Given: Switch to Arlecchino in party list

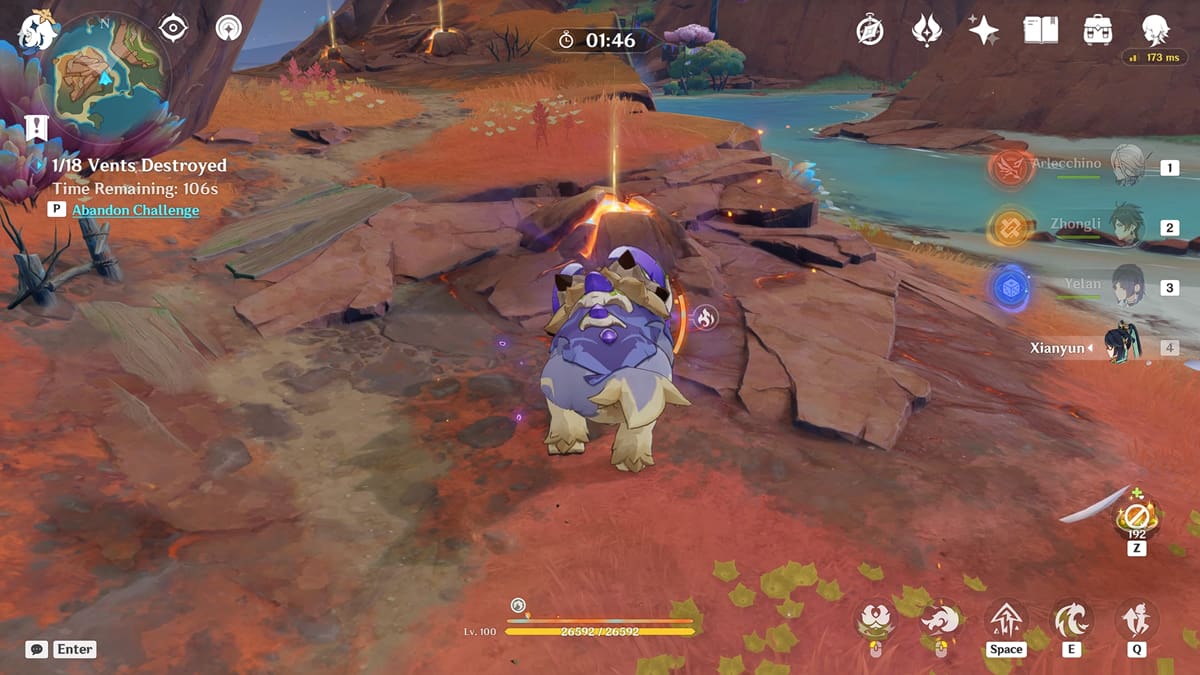Looking at the screenshot, I should pos(1129,165).
